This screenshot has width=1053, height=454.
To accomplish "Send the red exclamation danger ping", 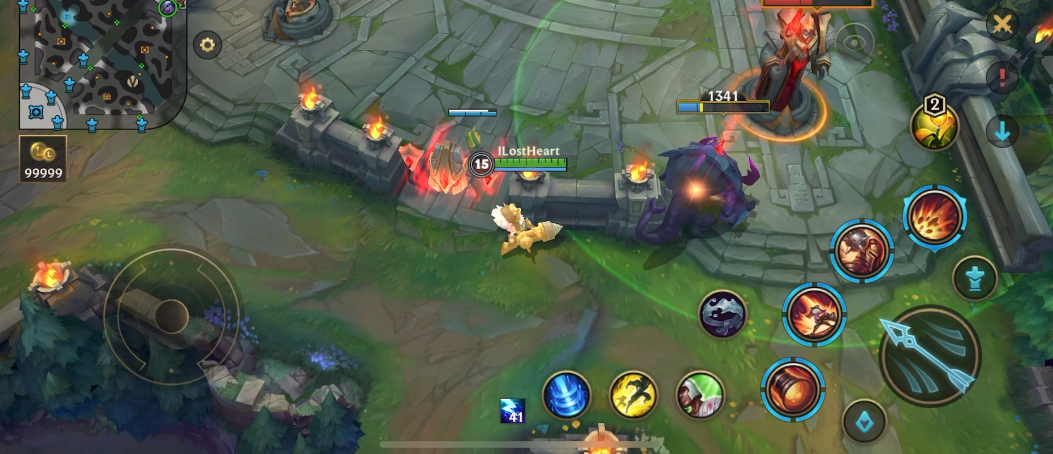I will (1001, 77).
